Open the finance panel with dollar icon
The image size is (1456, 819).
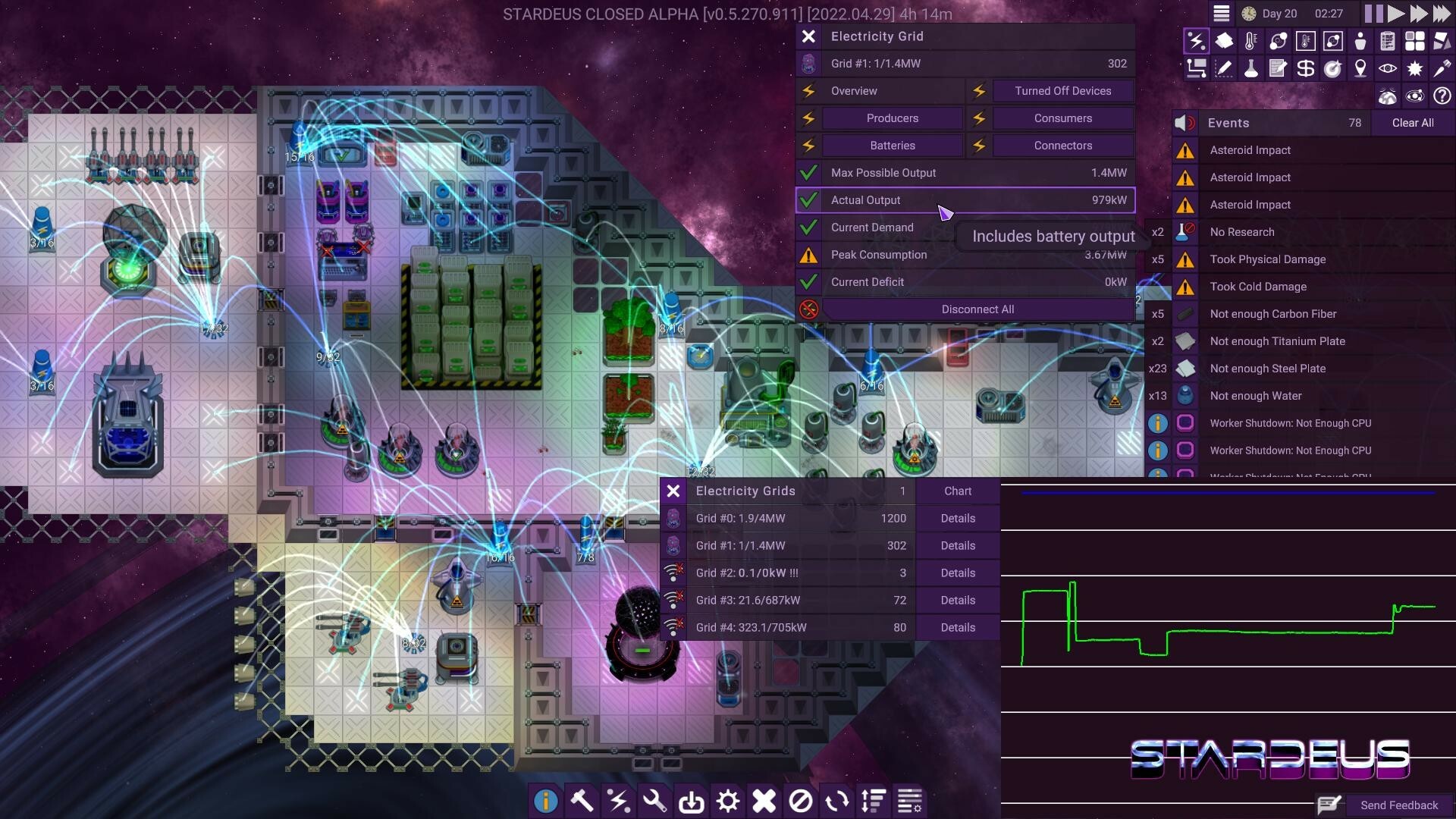[x=1306, y=69]
